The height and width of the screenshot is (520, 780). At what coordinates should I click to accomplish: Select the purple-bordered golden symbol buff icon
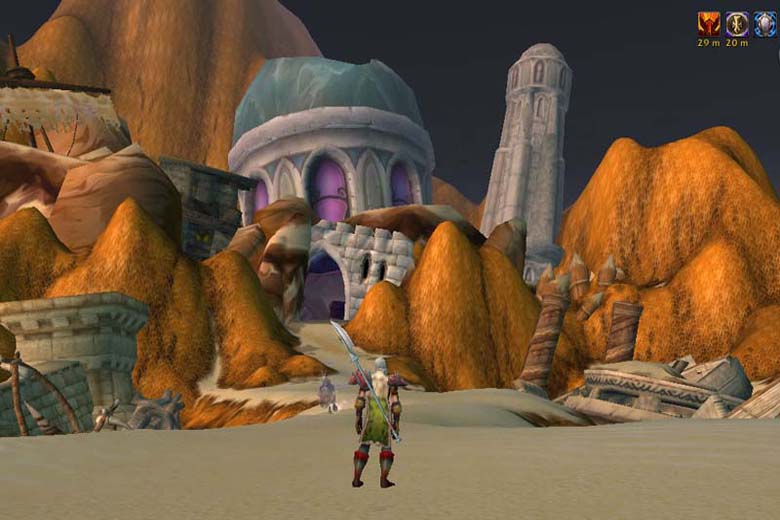tap(737, 24)
